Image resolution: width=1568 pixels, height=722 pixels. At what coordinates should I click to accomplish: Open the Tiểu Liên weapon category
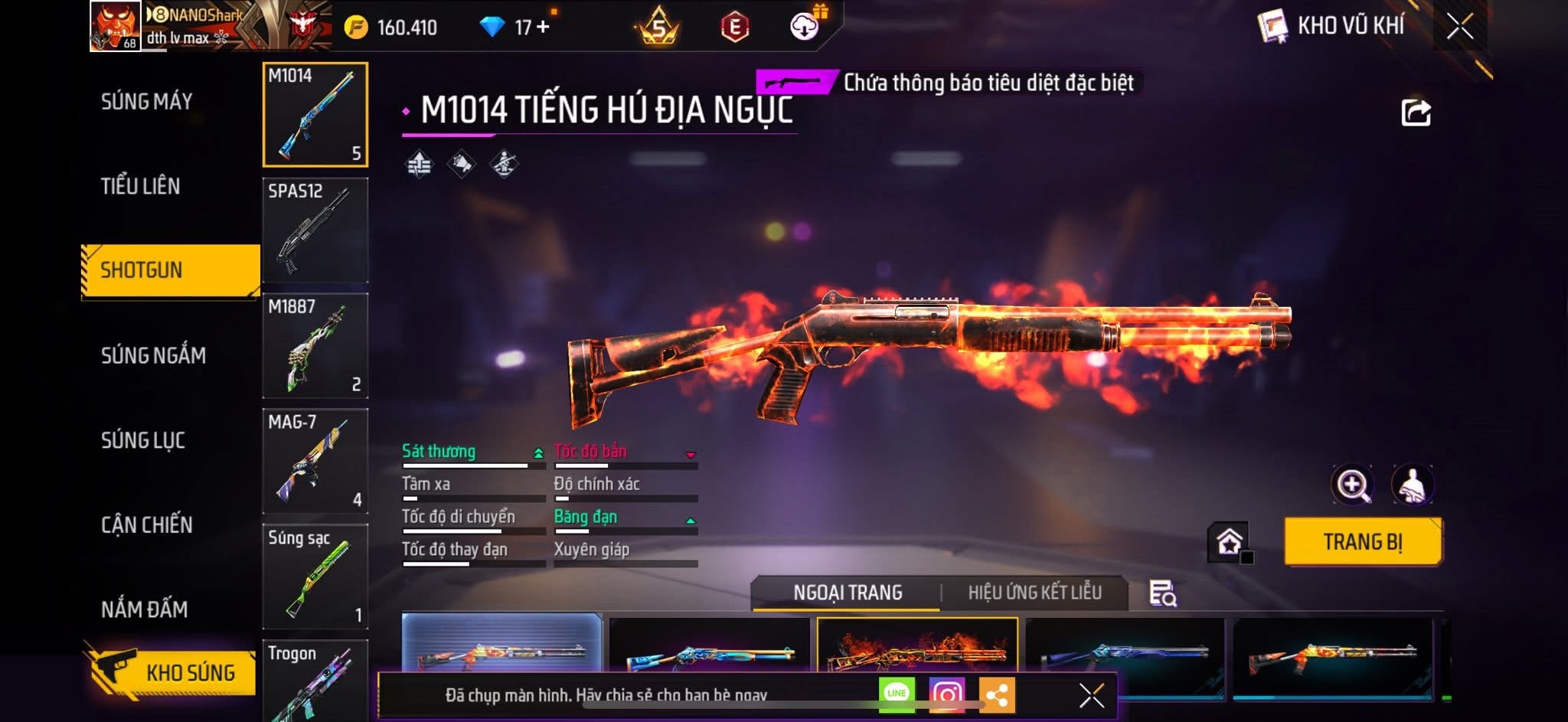click(141, 186)
